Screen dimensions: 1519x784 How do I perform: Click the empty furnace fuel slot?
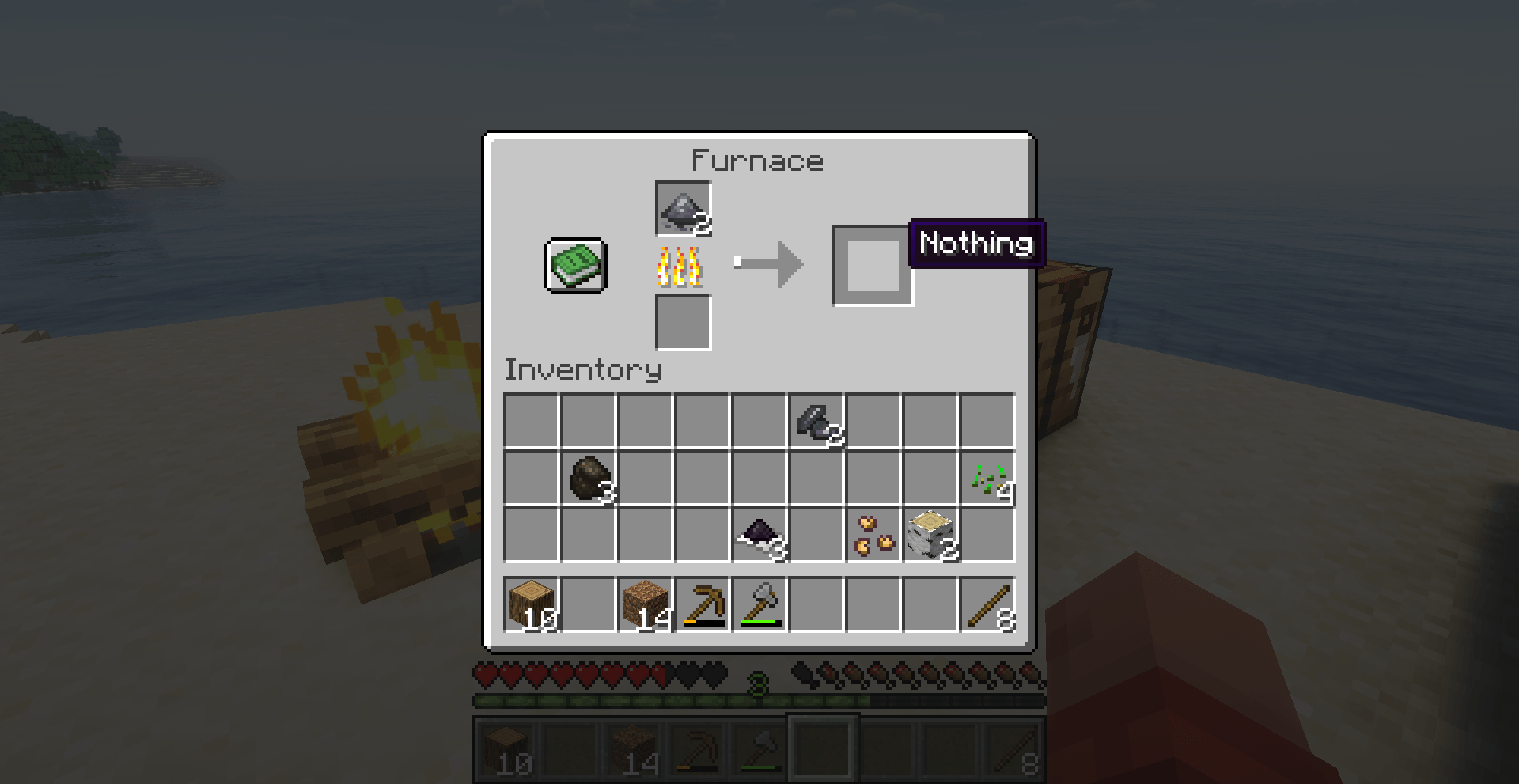coord(682,324)
